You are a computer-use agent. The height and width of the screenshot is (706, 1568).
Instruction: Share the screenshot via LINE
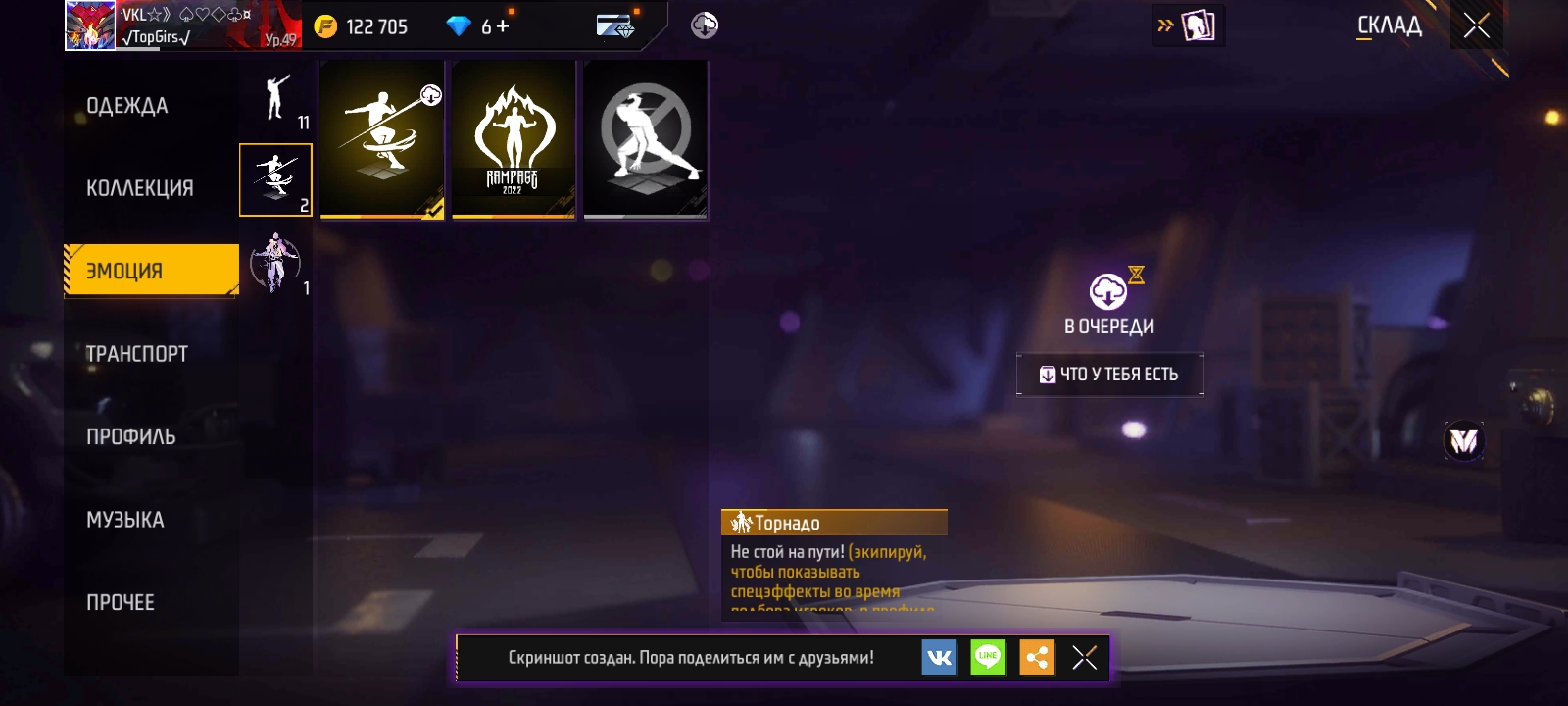988,657
